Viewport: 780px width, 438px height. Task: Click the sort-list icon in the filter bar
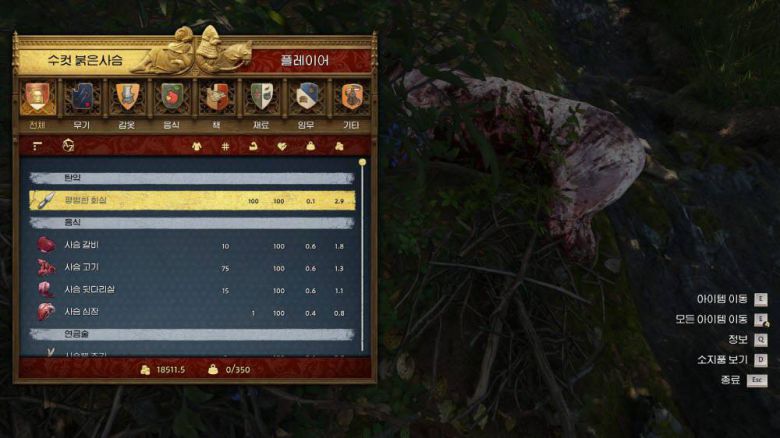[38, 146]
